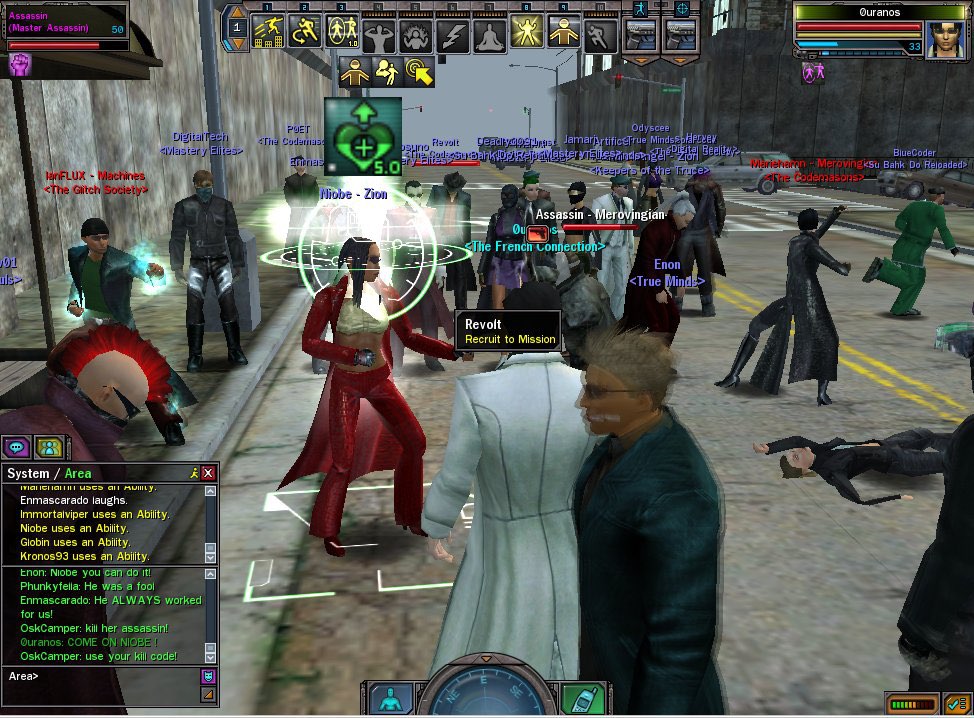Activate the hyper-jump ability in slot 1

pos(268,32)
